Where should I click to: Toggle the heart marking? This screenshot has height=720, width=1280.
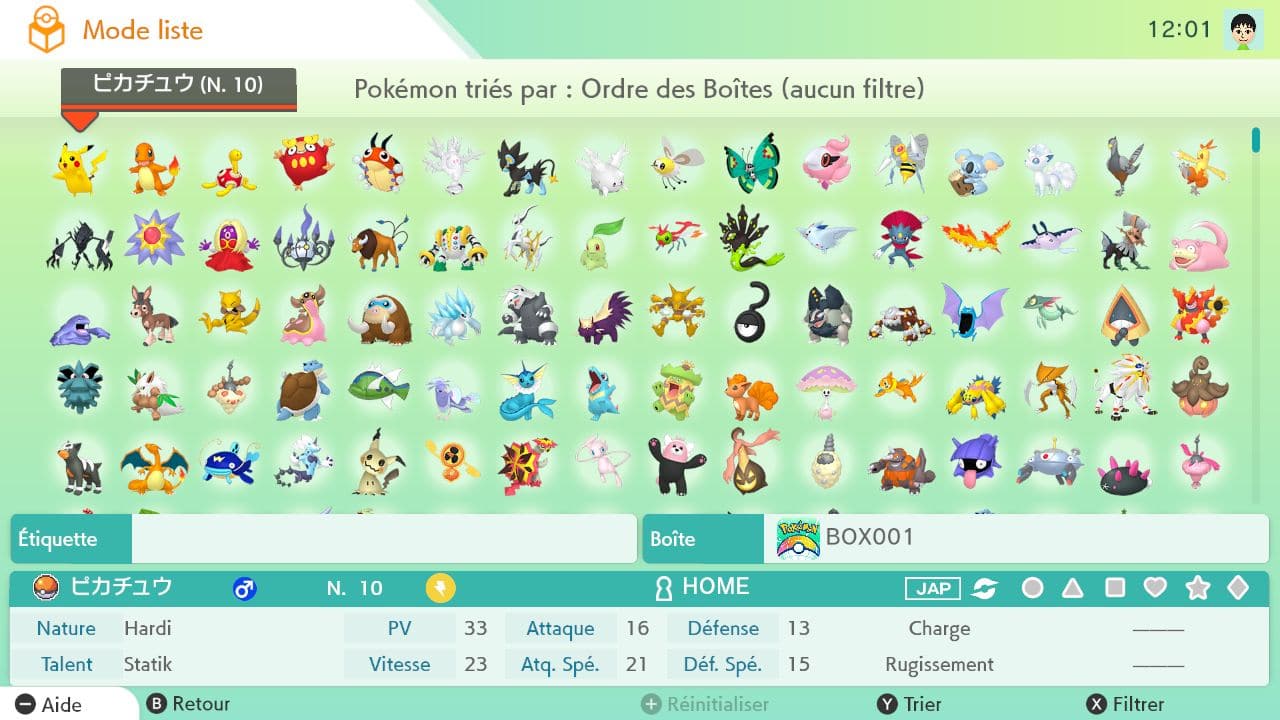click(x=1155, y=588)
